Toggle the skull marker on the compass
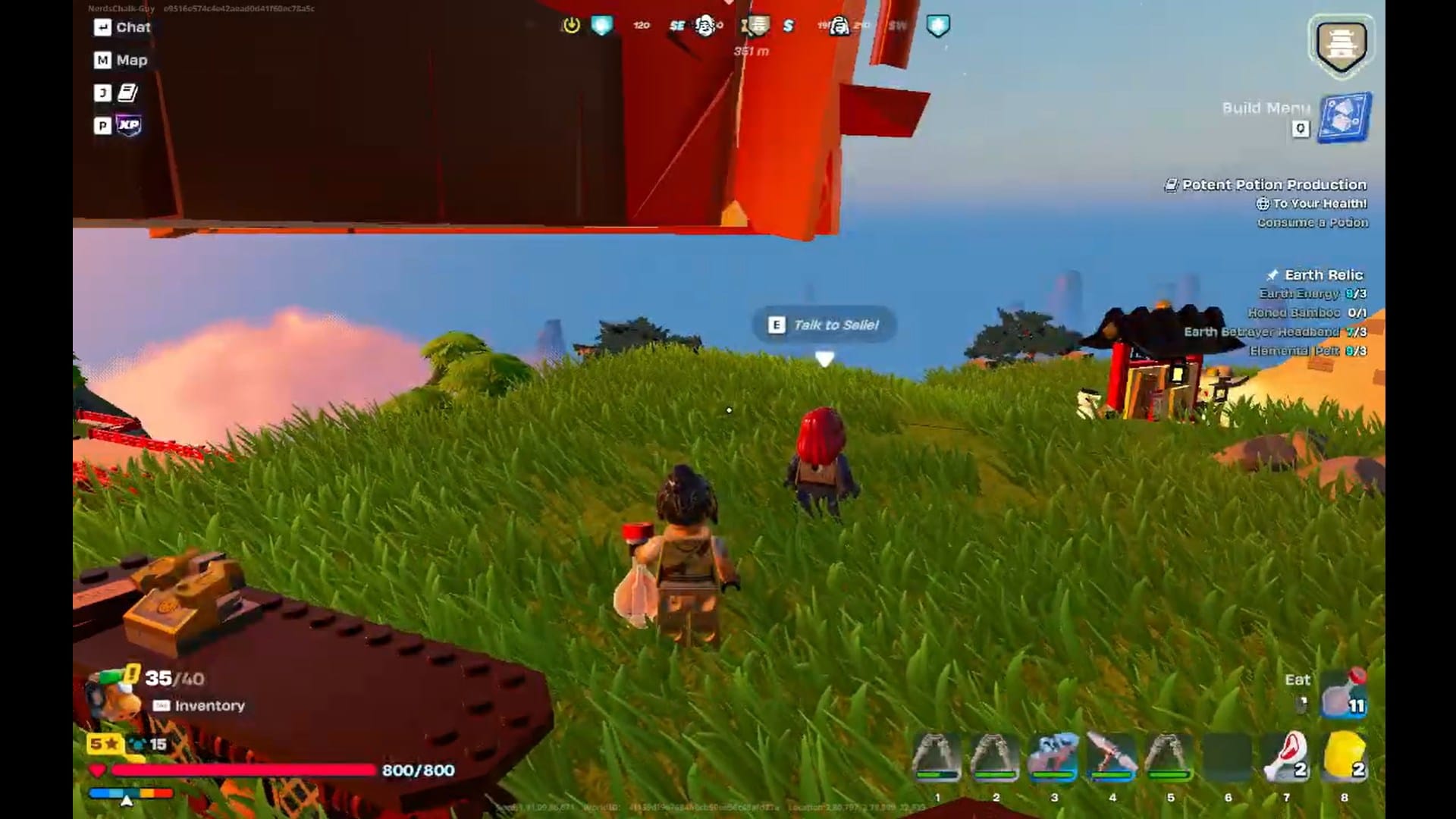This screenshot has width=1456, height=819. click(x=705, y=25)
